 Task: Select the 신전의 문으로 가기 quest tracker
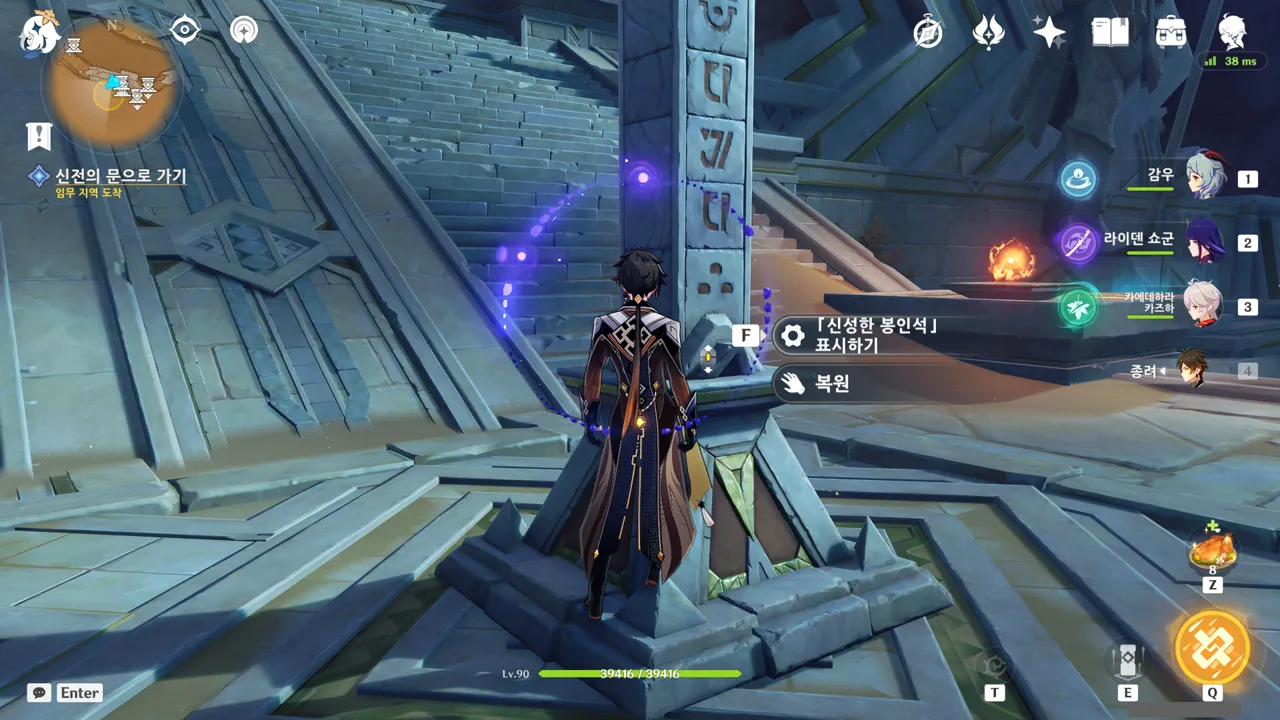click(x=120, y=176)
